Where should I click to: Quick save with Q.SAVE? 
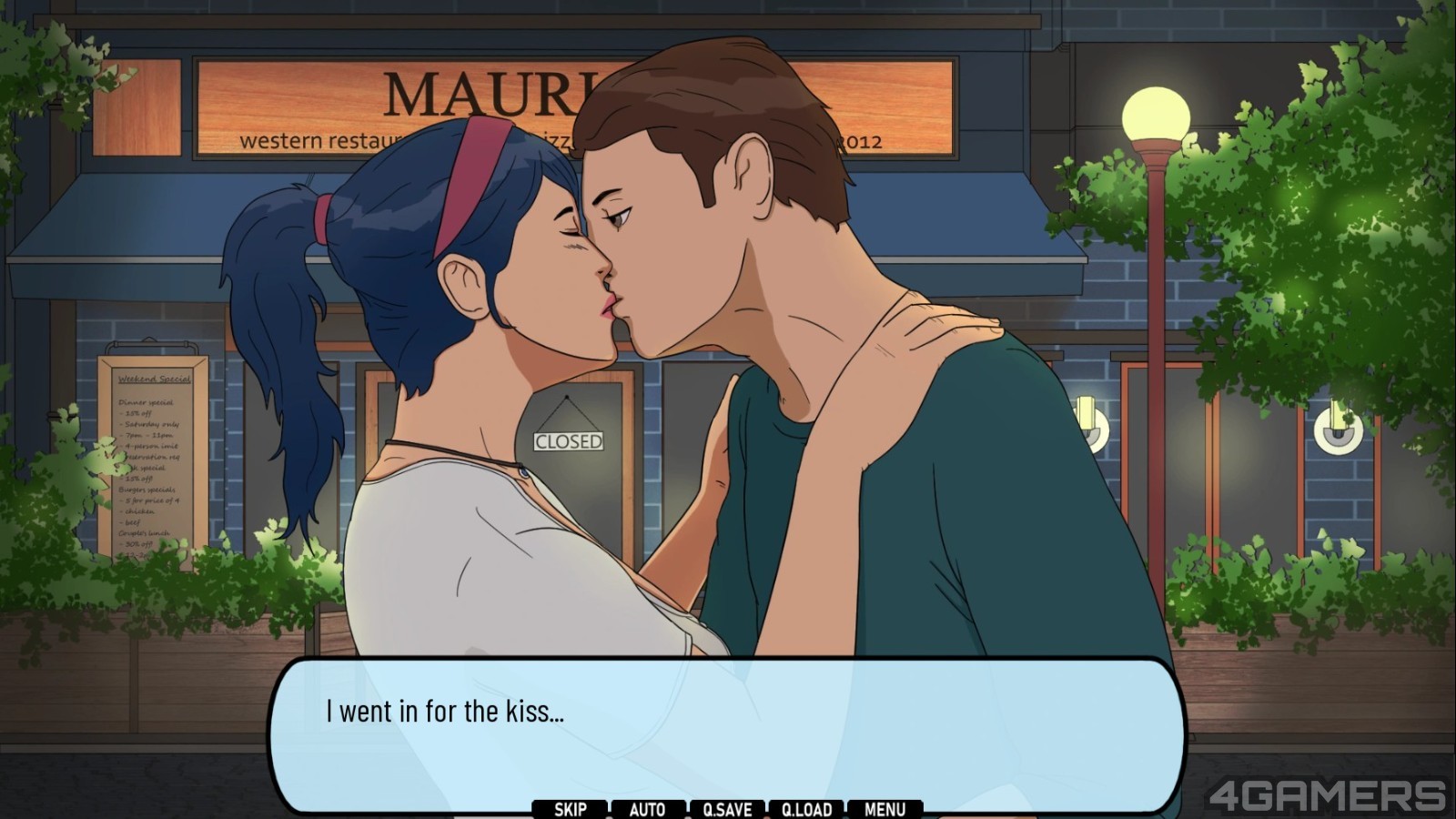(x=727, y=809)
